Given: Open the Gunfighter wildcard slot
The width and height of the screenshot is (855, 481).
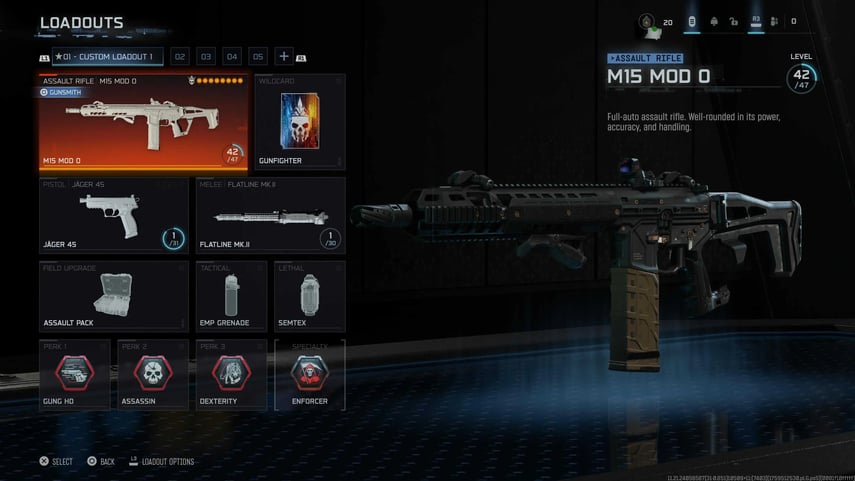Looking at the screenshot, I should [300, 121].
